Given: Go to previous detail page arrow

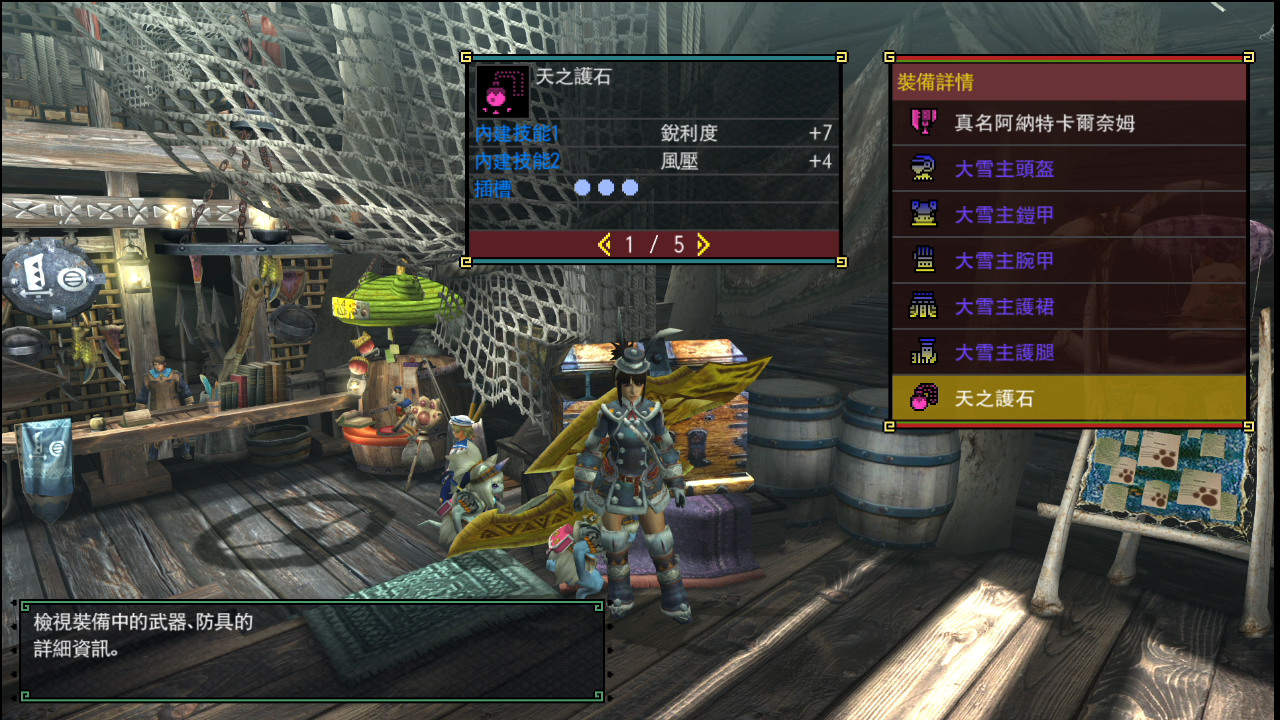Looking at the screenshot, I should click(604, 244).
